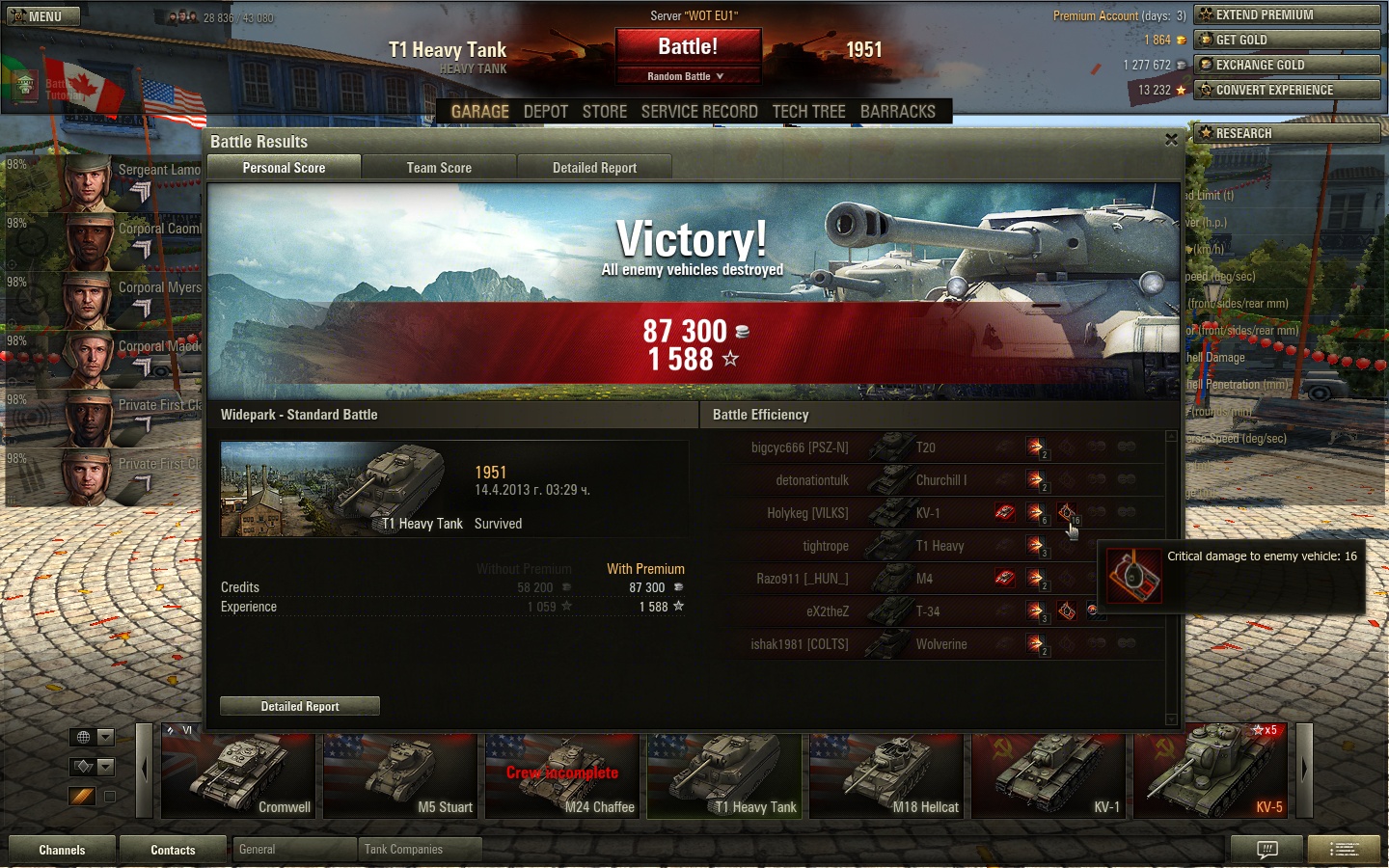Switch to the Team Score tab
Screen dimensions: 1389x868
[x=439, y=168]
